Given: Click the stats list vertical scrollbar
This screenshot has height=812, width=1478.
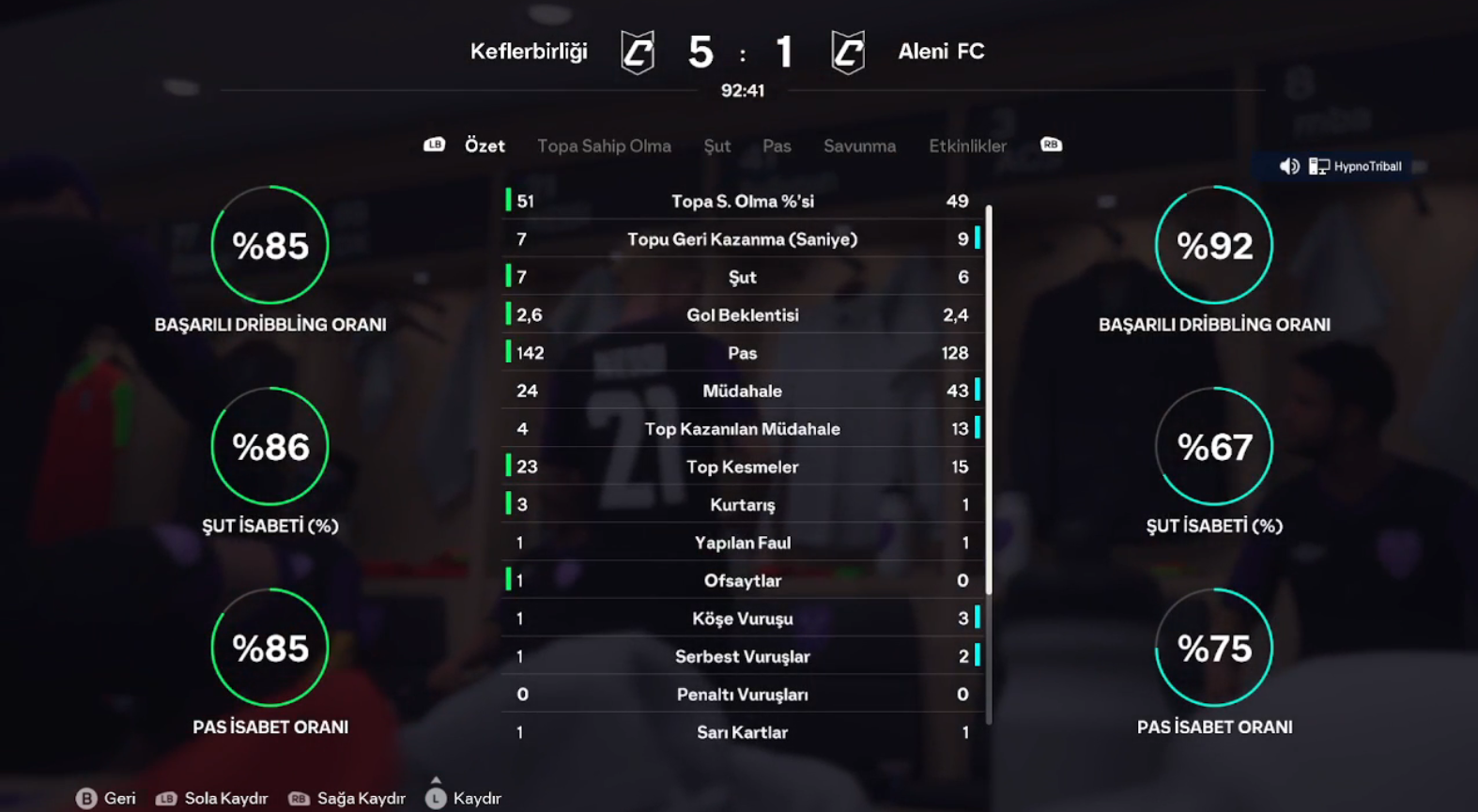Looking at the screenshot, I should [x=989, y=399].
